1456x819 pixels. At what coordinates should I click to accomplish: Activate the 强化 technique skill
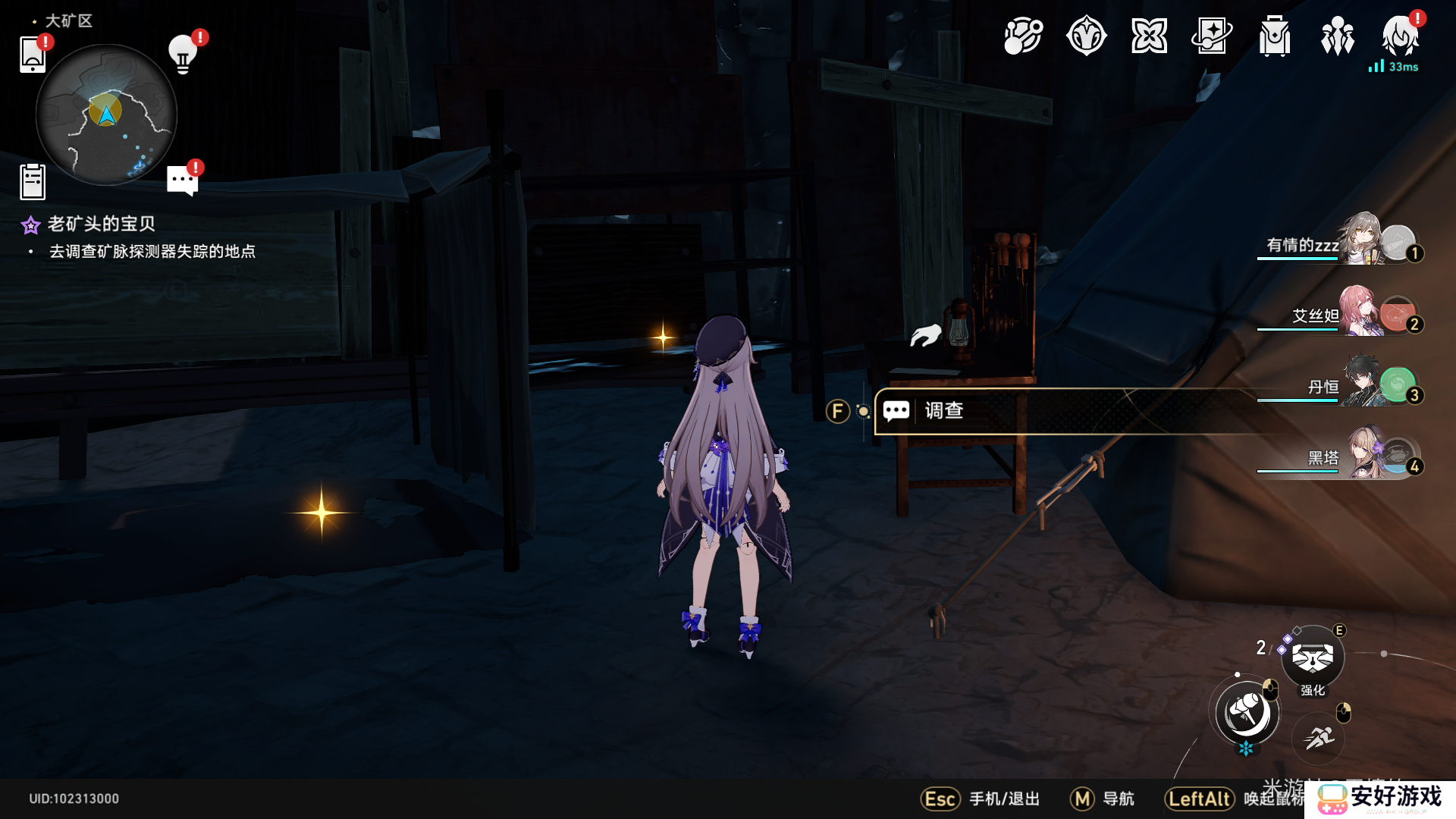click(1313, 657)
